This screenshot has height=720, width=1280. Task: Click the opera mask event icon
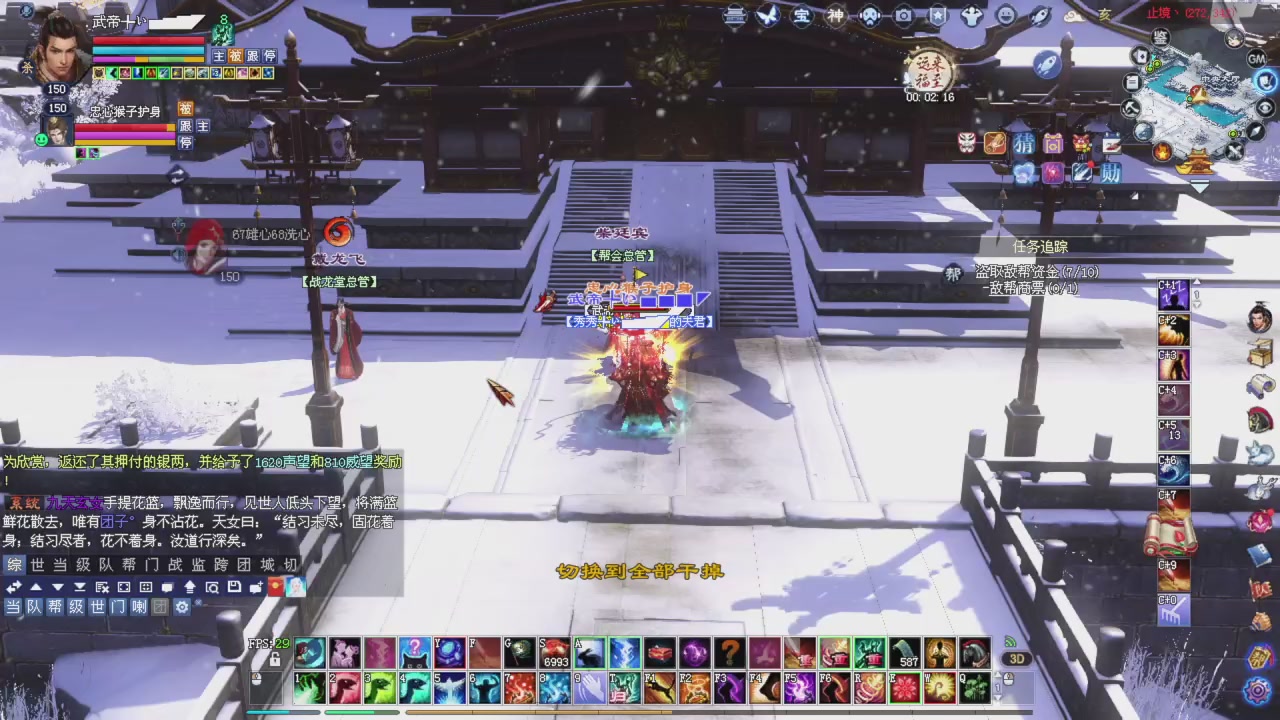coord(966,142)
